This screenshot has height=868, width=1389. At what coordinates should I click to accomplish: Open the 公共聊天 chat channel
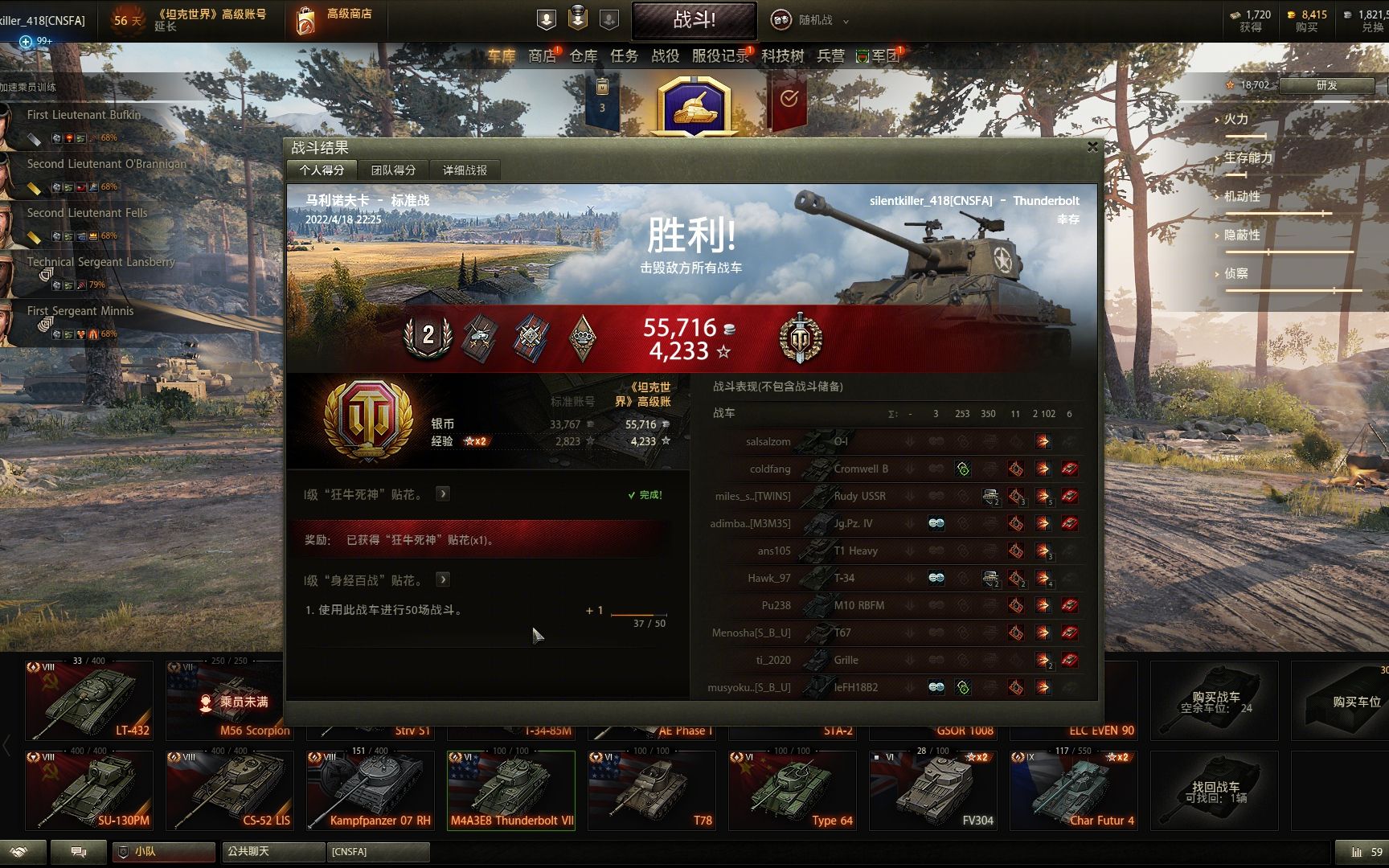272,851
